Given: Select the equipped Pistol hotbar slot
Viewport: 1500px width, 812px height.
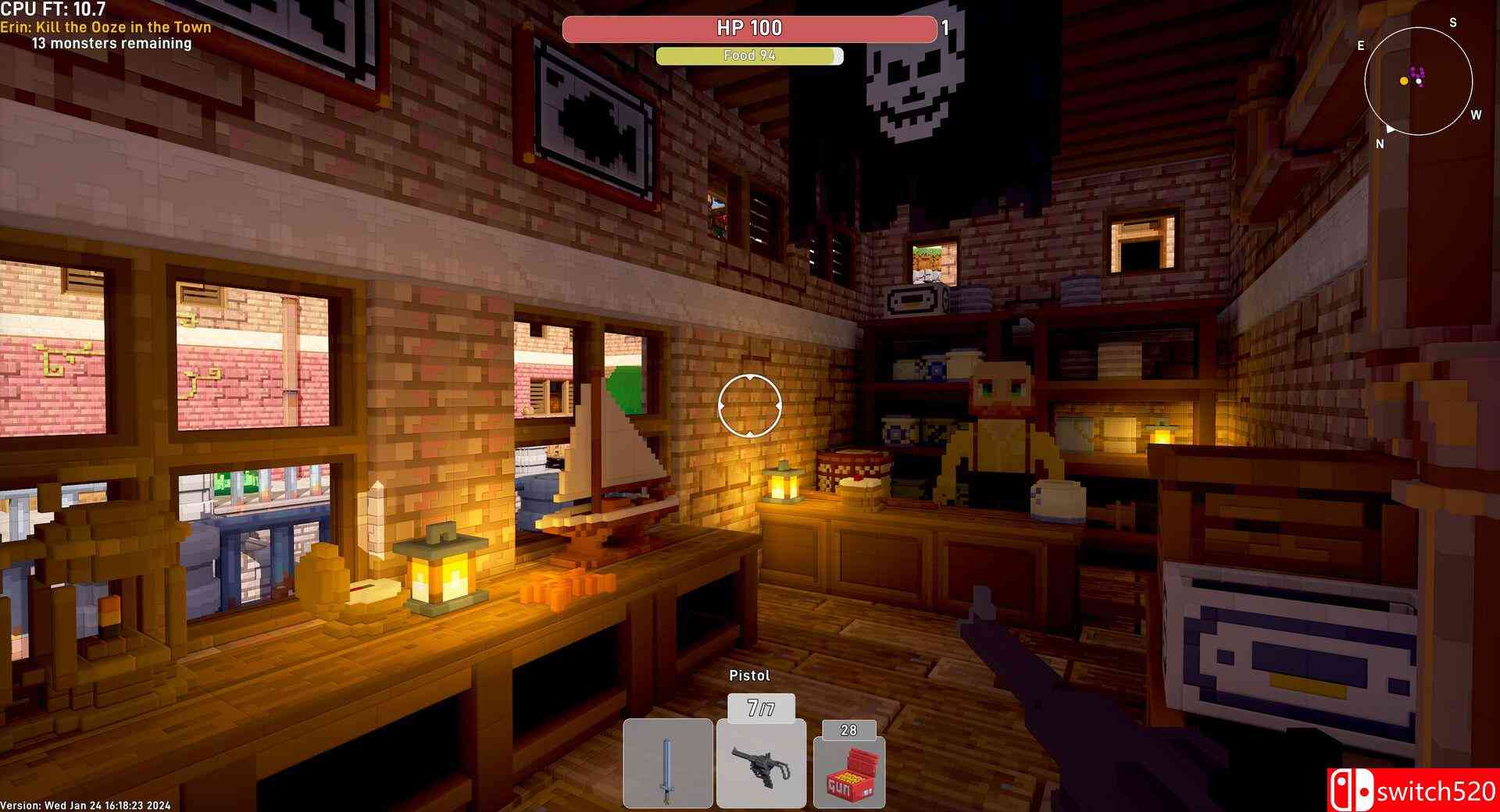Looking at the screenshot, I should click(762, 761).
